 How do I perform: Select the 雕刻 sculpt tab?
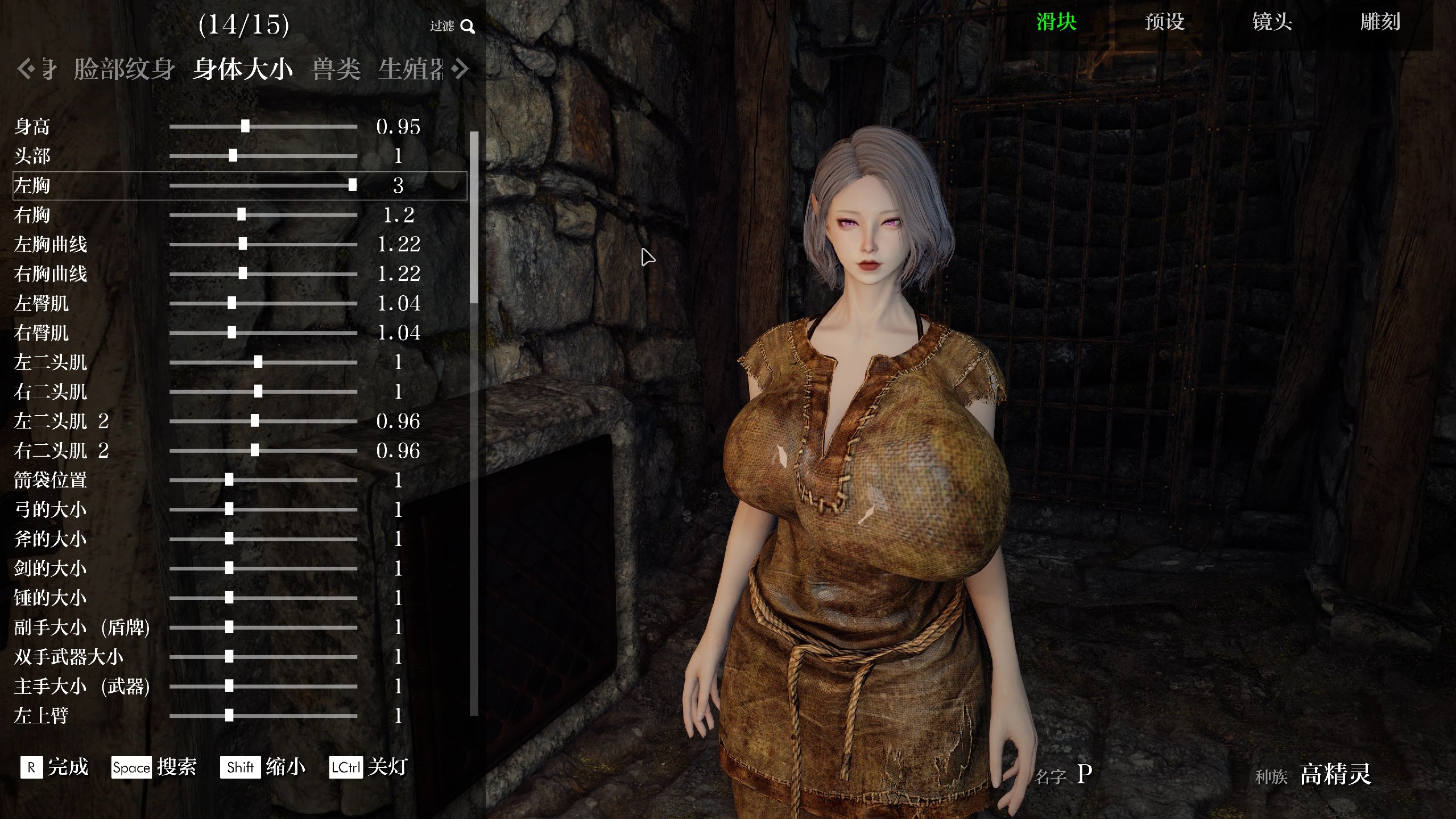pos(1380,22)
